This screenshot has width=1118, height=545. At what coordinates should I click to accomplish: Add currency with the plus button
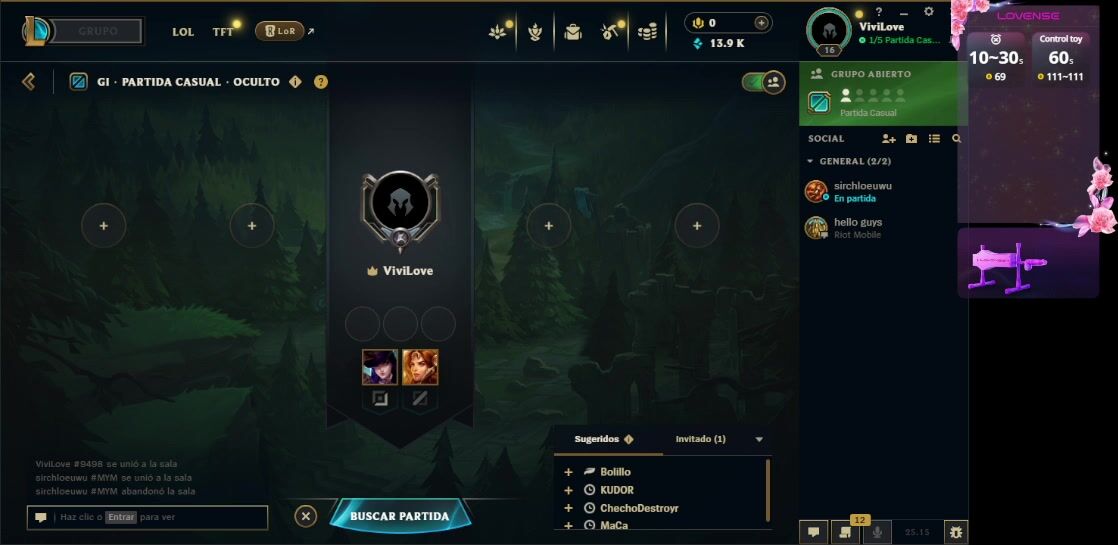pos(762,23)
